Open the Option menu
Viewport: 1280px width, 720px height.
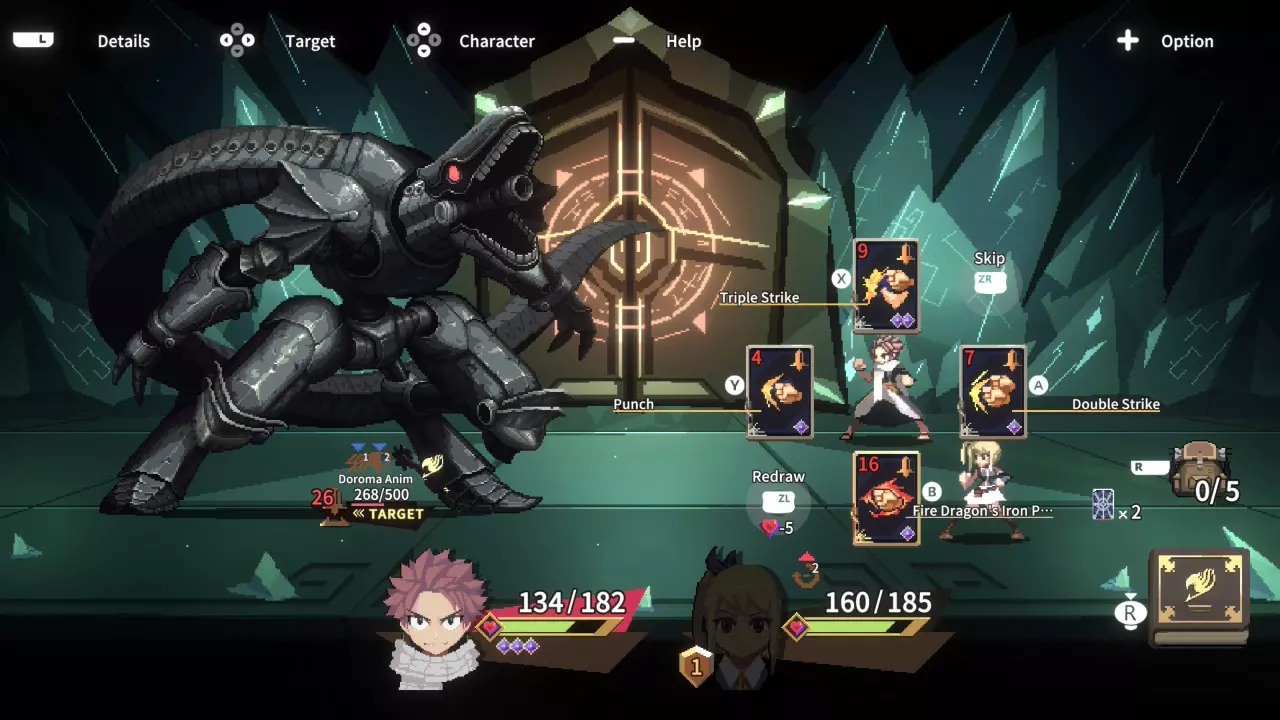pos(1186,41)
